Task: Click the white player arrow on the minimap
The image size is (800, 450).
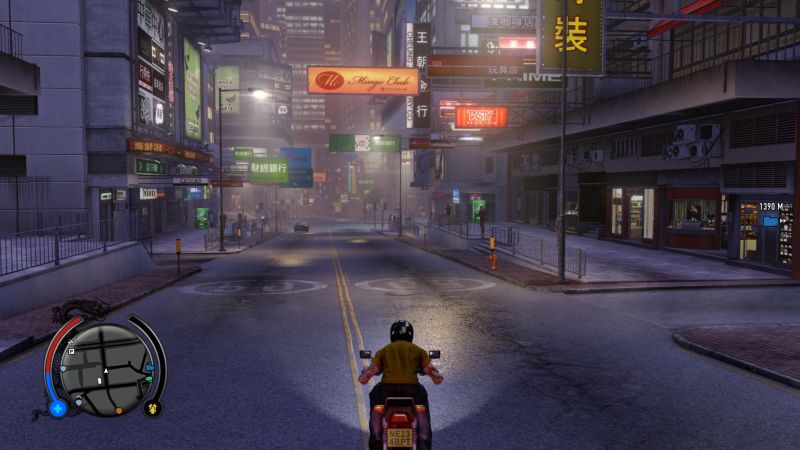Action: pos(104,370)
